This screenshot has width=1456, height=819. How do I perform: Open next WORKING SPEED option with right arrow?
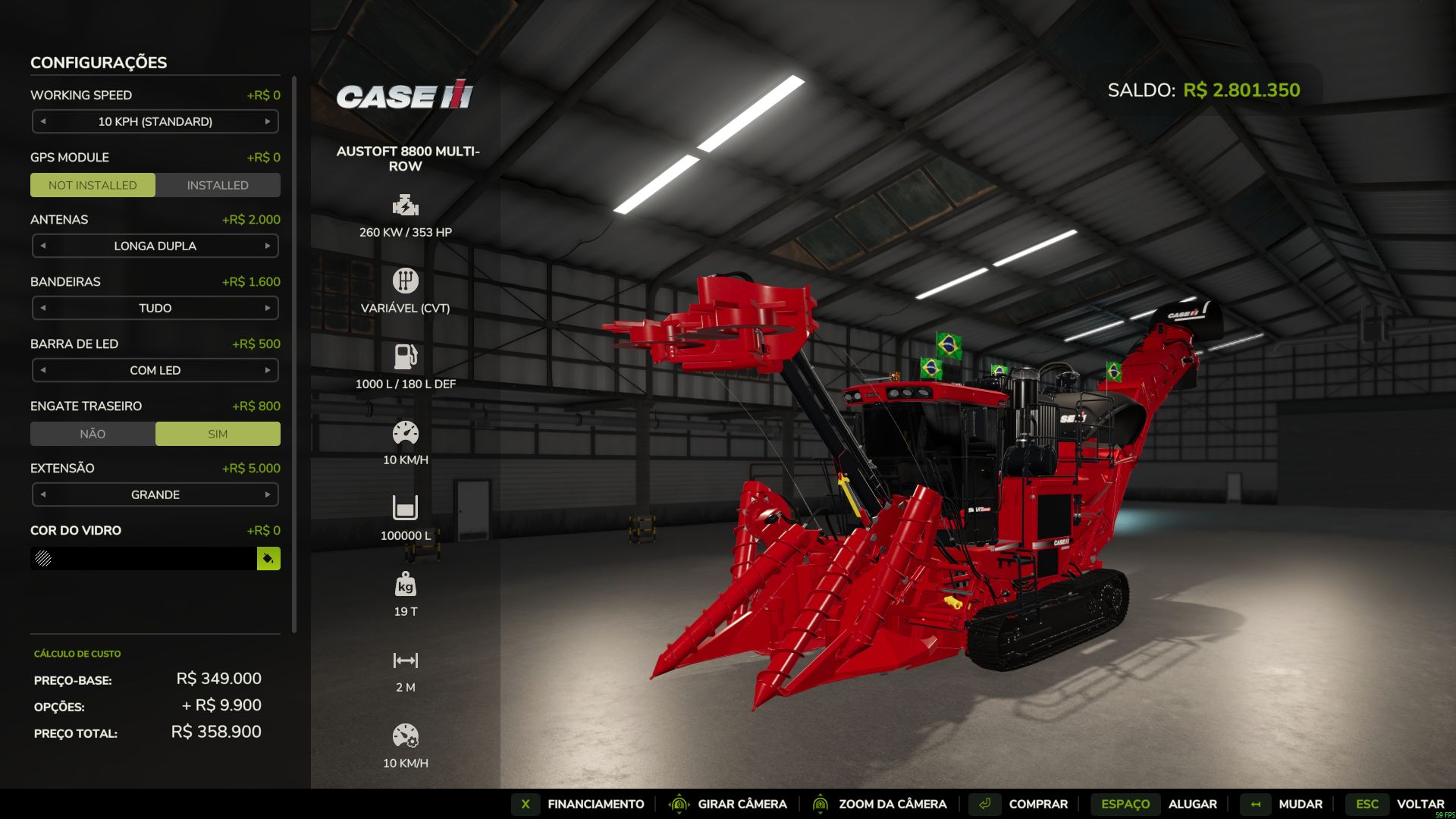click(267, 121)
